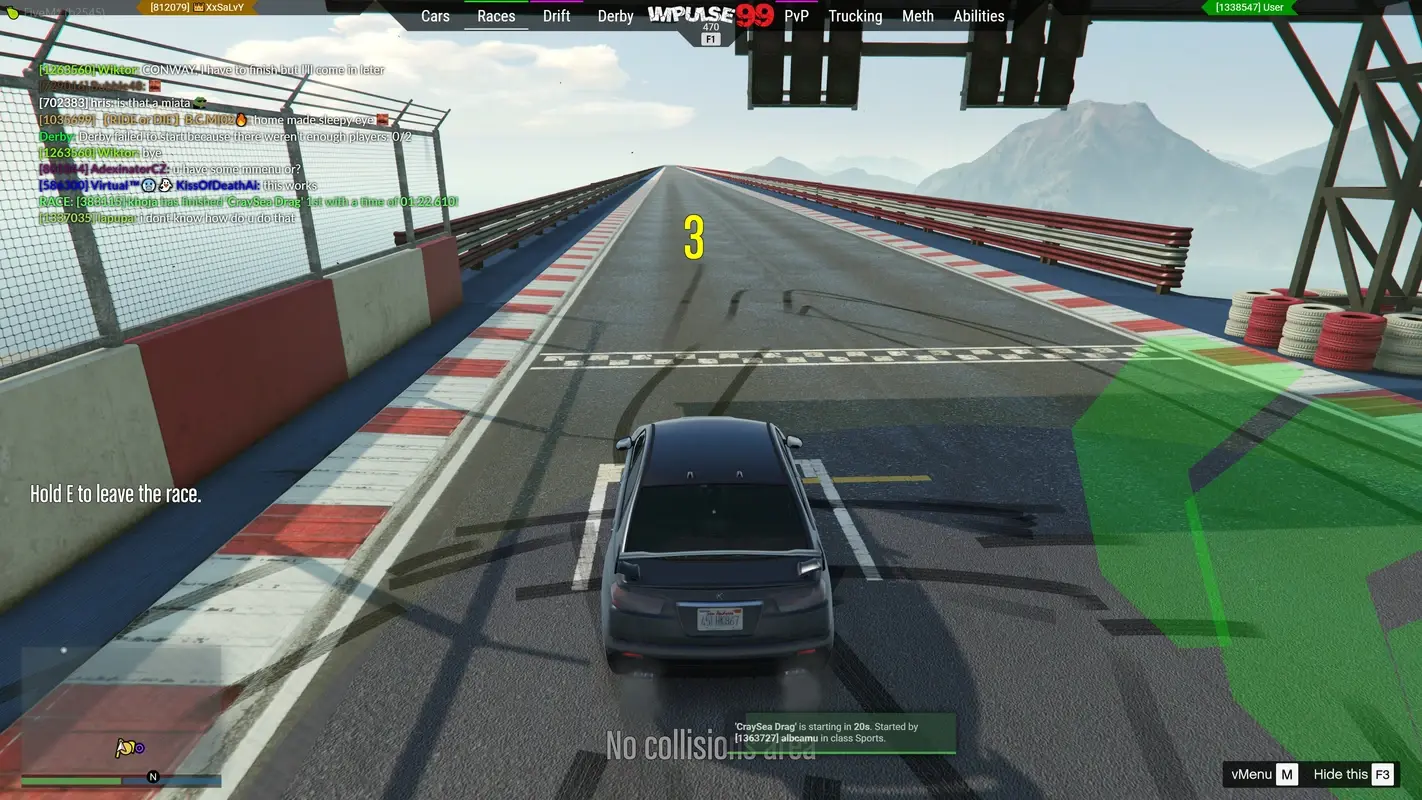Open the Abilities menu
This screenshot has width=1422, height=800.
click(x=978, y=16)
